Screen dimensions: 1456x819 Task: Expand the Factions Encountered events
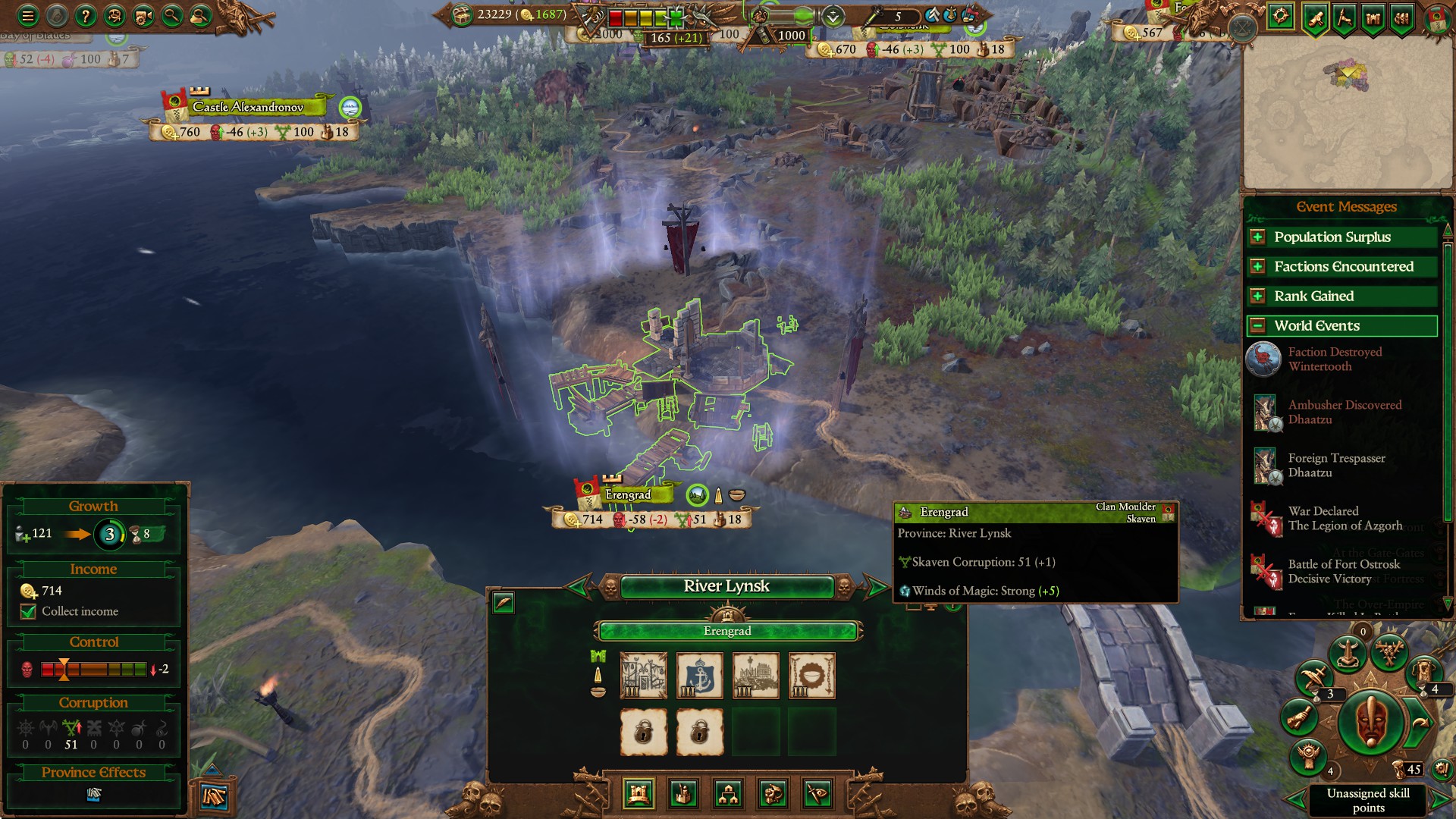(x=1258, y=266)
